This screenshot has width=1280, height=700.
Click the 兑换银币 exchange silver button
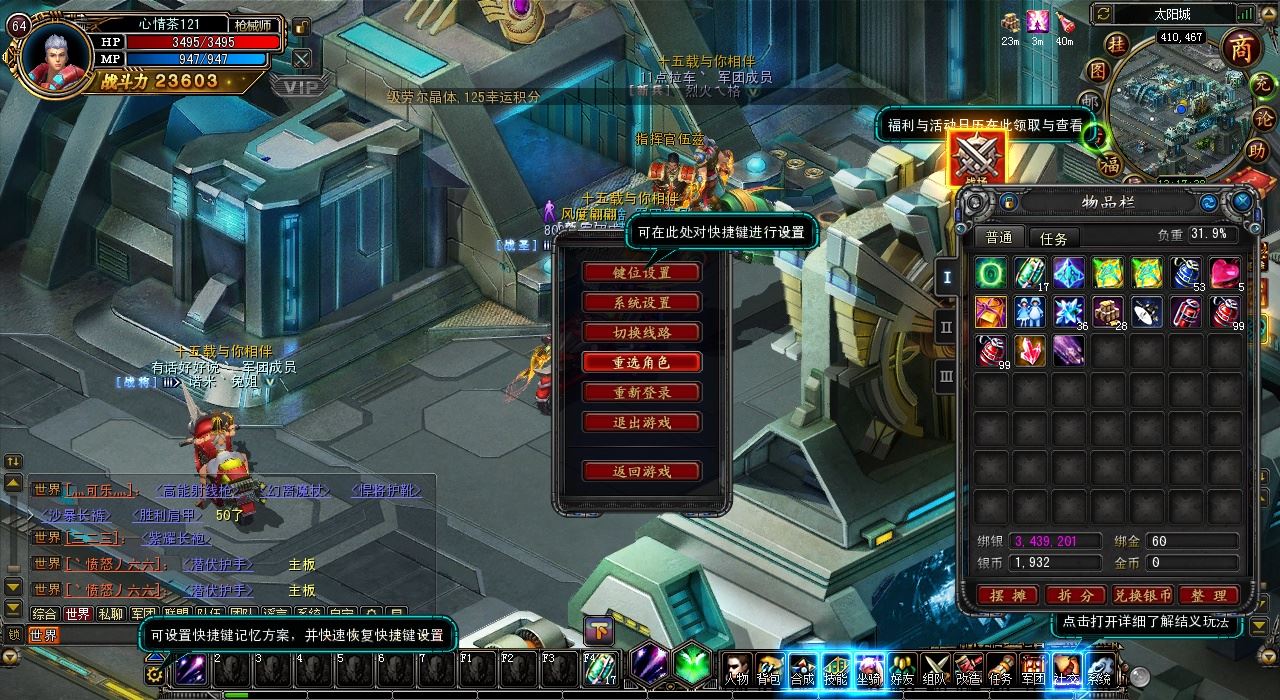click(x=1143, y=595)
